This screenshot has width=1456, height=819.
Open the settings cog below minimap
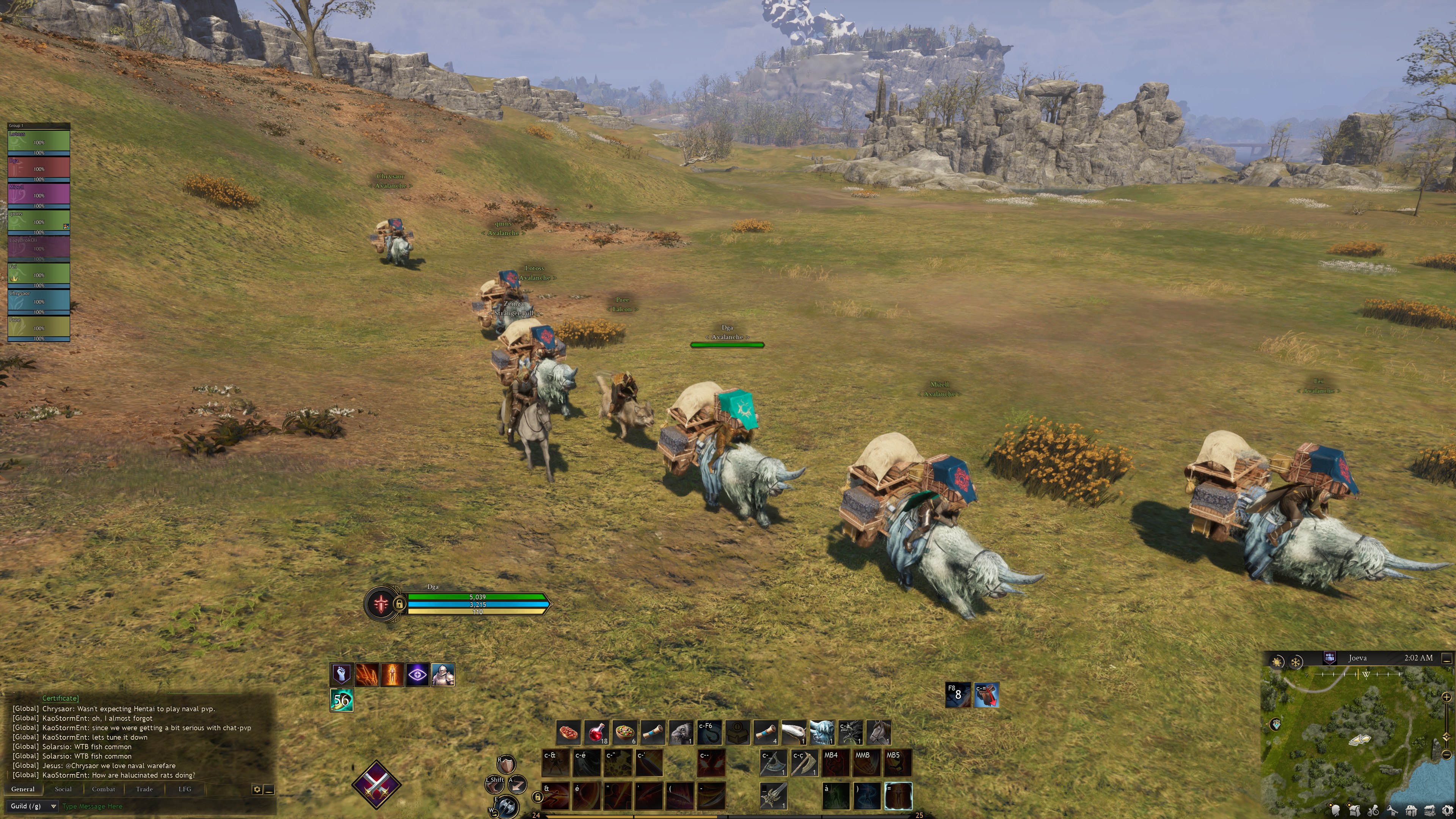pos(1447,811)
